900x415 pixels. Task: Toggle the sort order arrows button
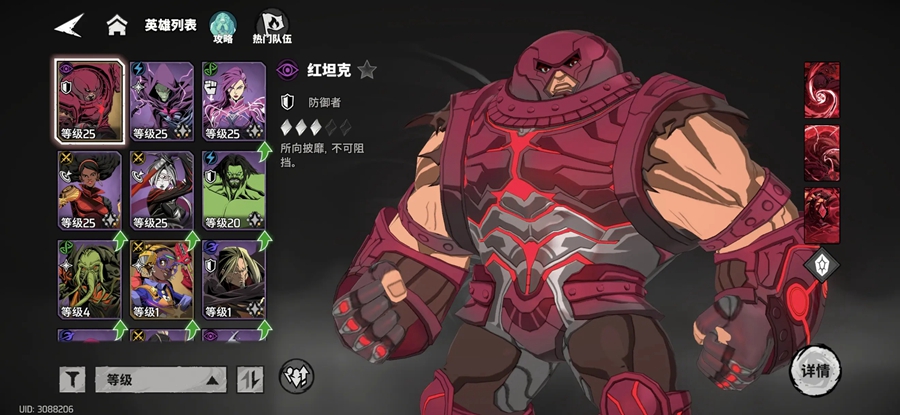pyautogui.click(x=249, y=379)
